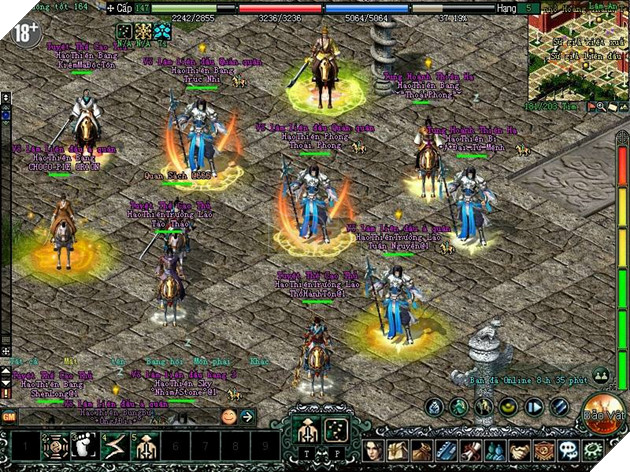Click the arrow send button beside the smiley
The image size is (630, 472).
coord(247,415)
